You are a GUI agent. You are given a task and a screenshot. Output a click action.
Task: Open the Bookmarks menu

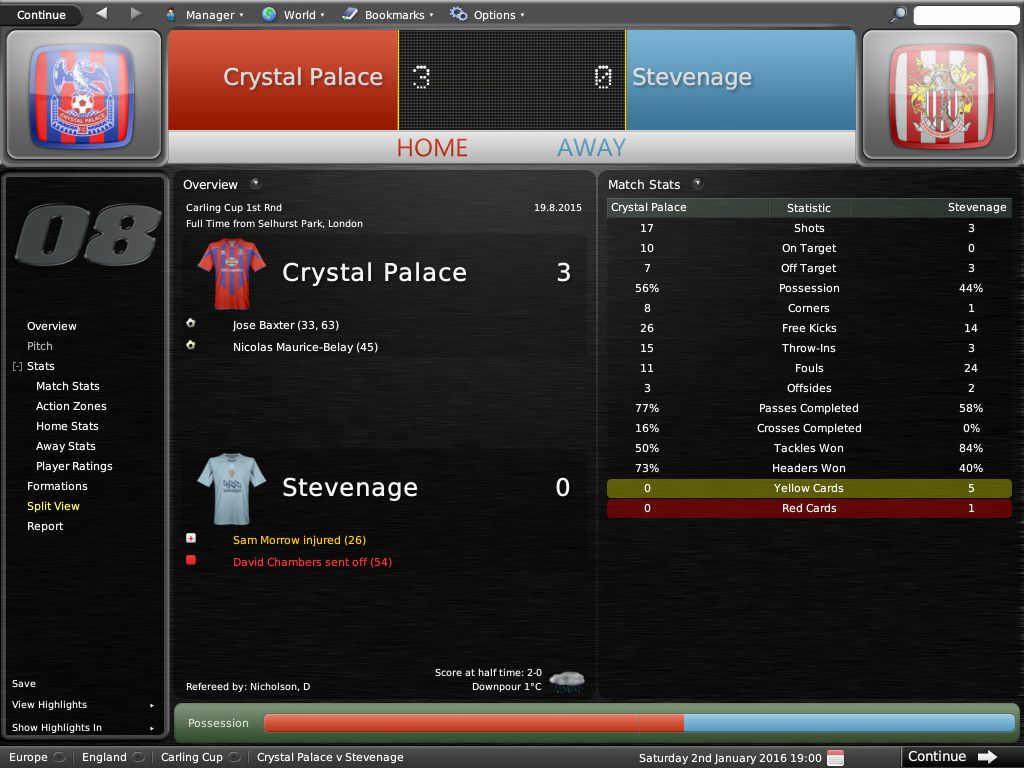click(x=388, y=15)
